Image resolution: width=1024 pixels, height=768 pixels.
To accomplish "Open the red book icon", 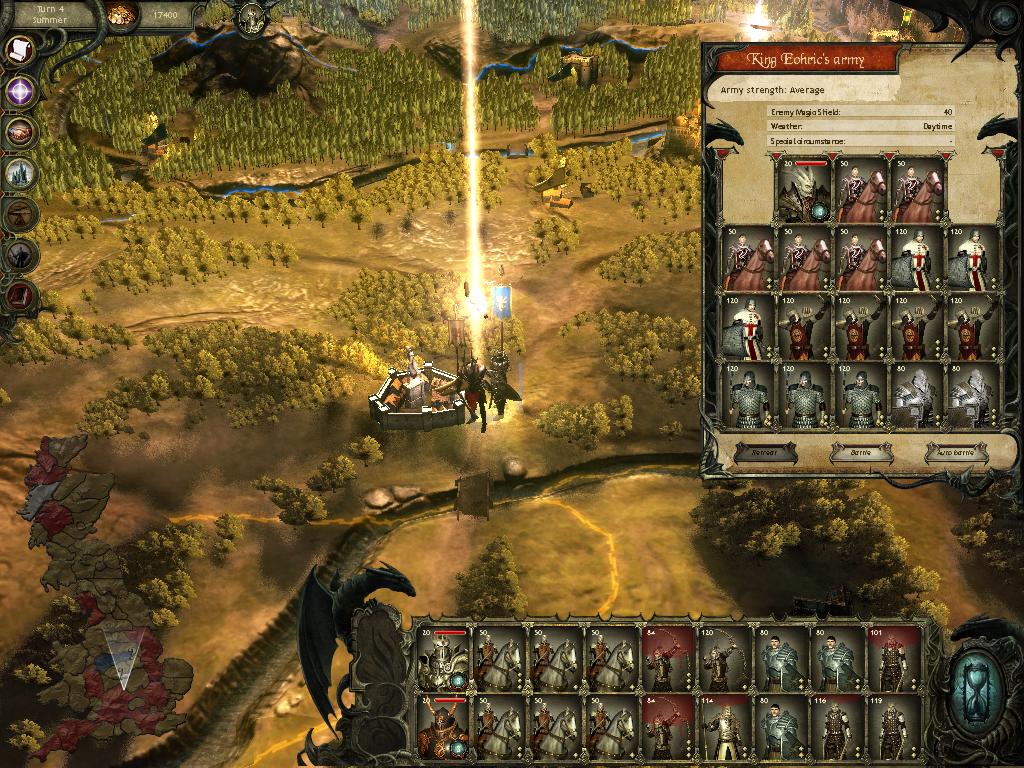I will click(x=20, y=295).
